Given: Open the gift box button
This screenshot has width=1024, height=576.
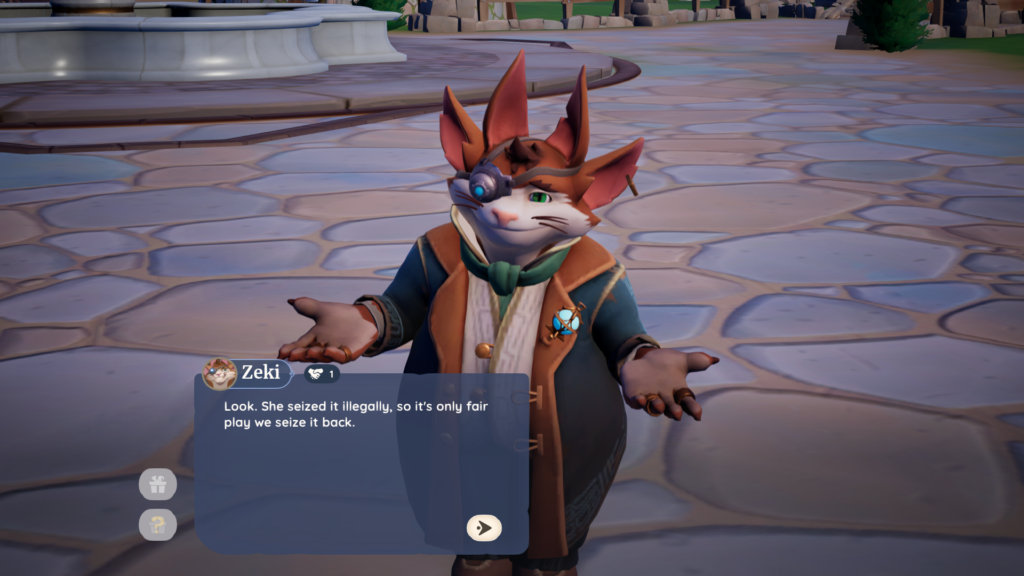Looking at the screenshot, I should coord(158,485).
